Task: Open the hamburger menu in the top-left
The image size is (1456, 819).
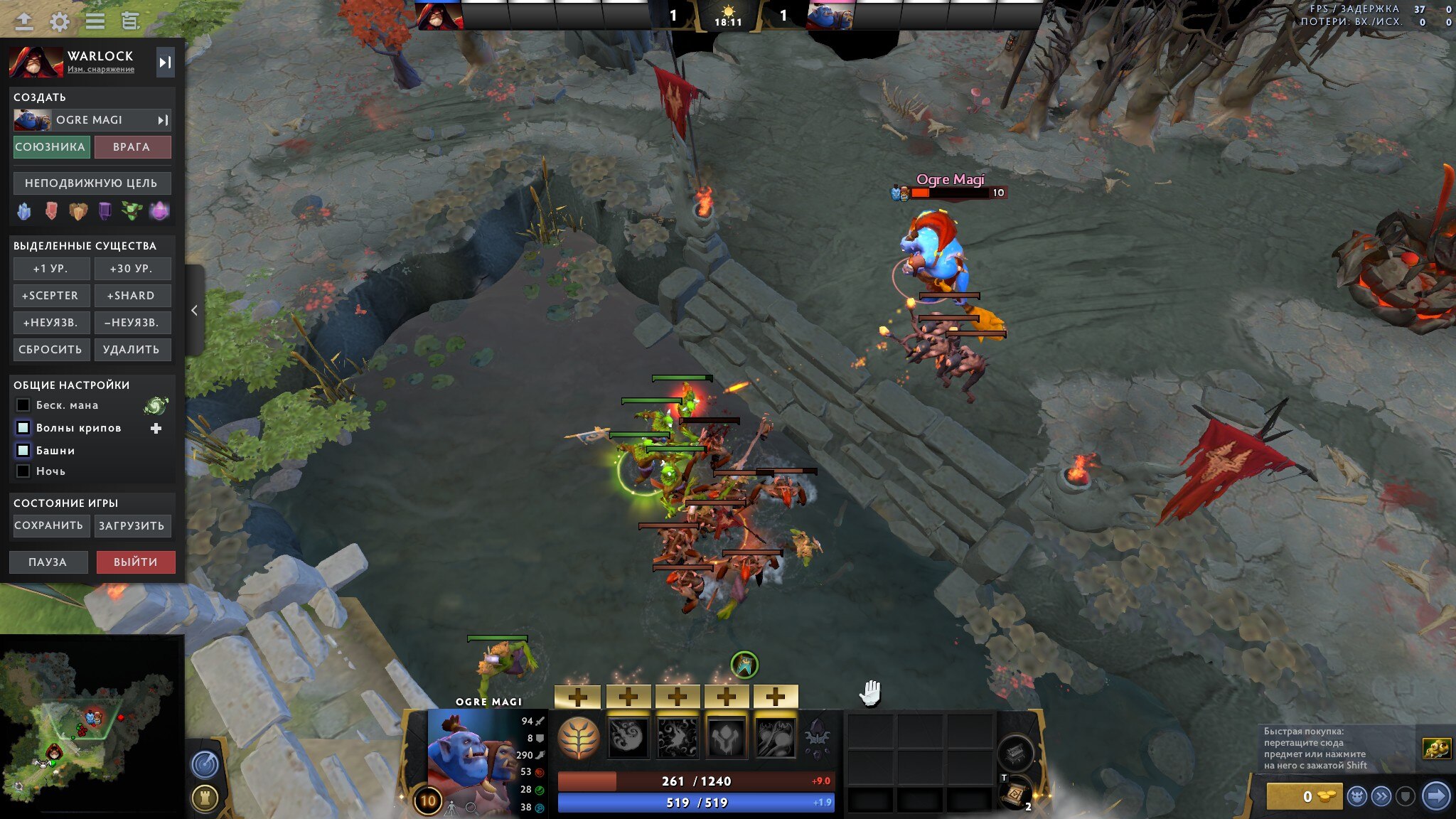Action: [x=95, y=21]
